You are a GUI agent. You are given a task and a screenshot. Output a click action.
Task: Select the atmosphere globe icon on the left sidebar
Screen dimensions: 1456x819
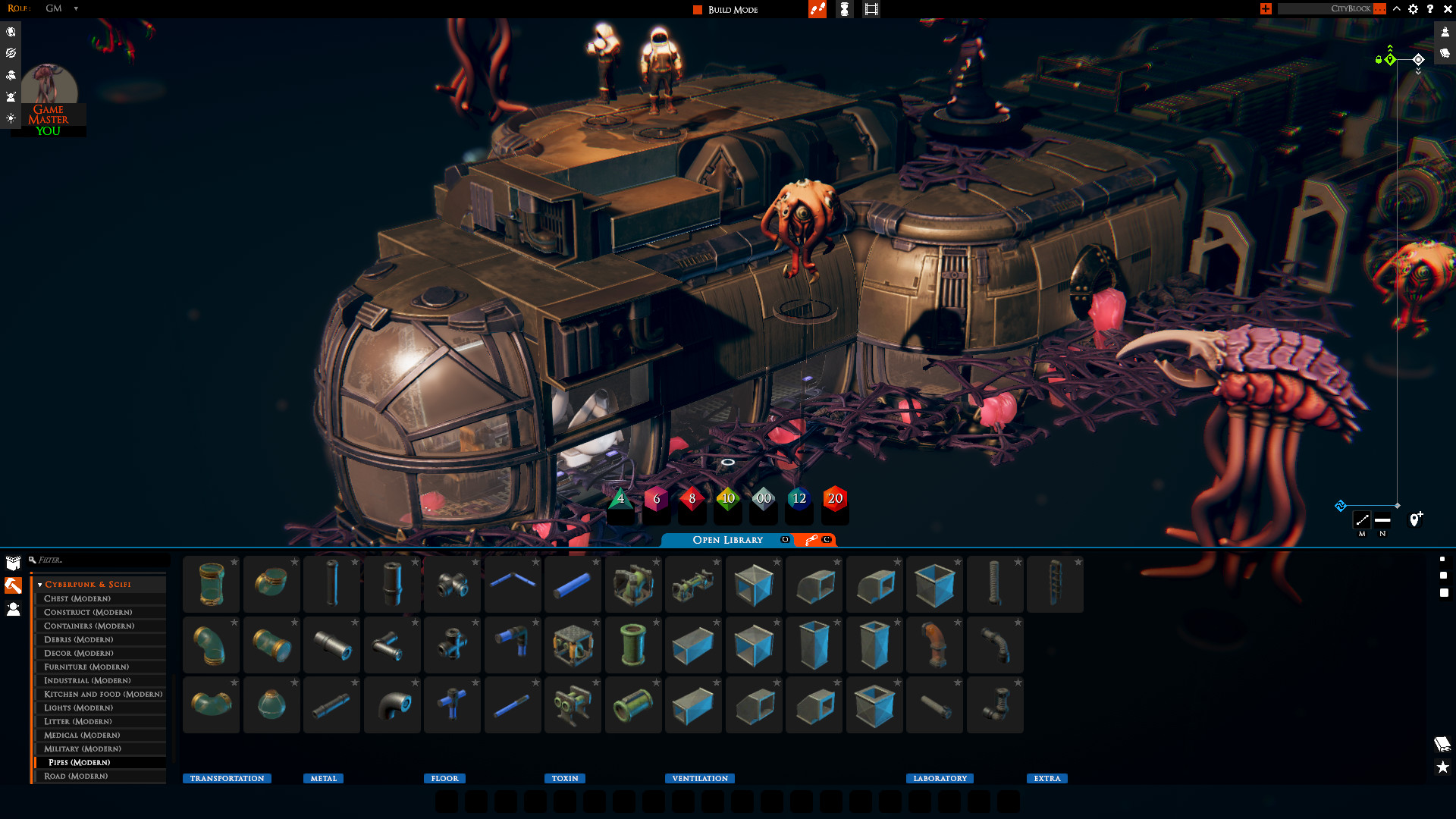point(10,32)
